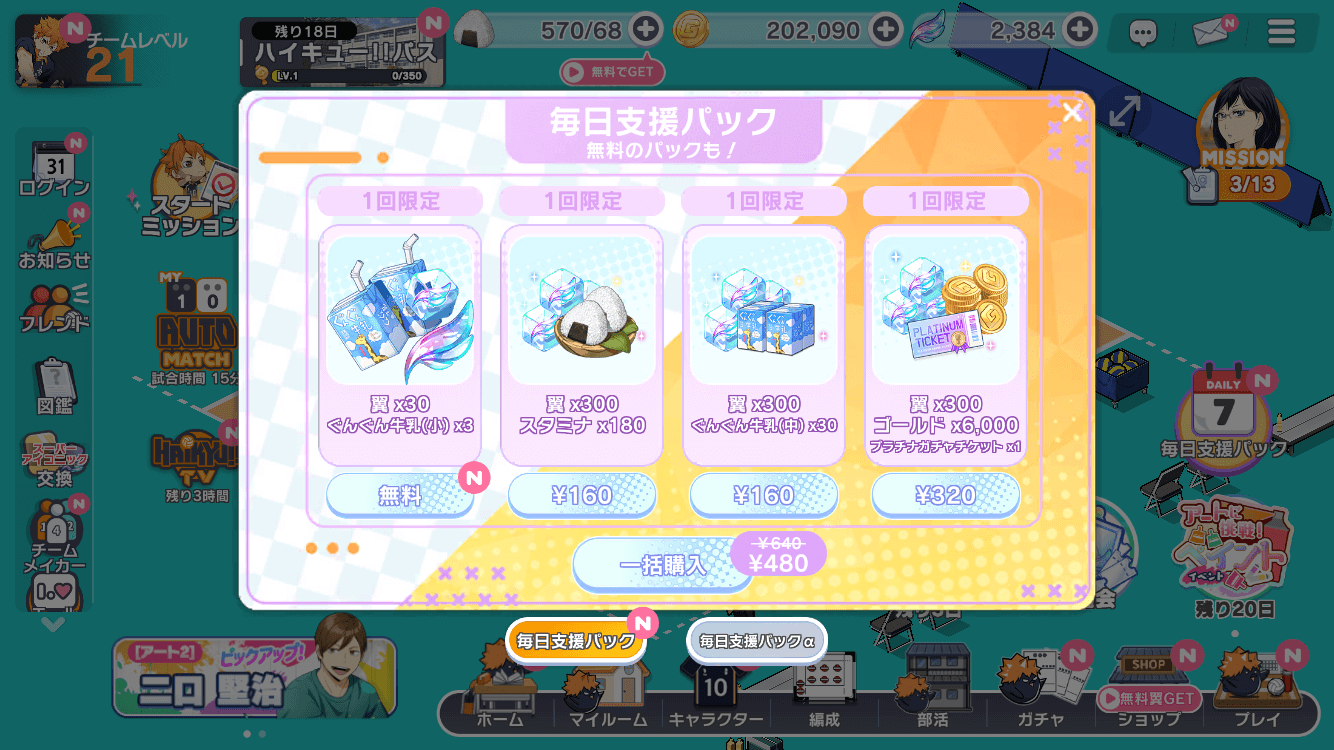Open the hamburger menu at top right
Viewport: 1334px width, 750px height.
click(x=1283, y=31)
